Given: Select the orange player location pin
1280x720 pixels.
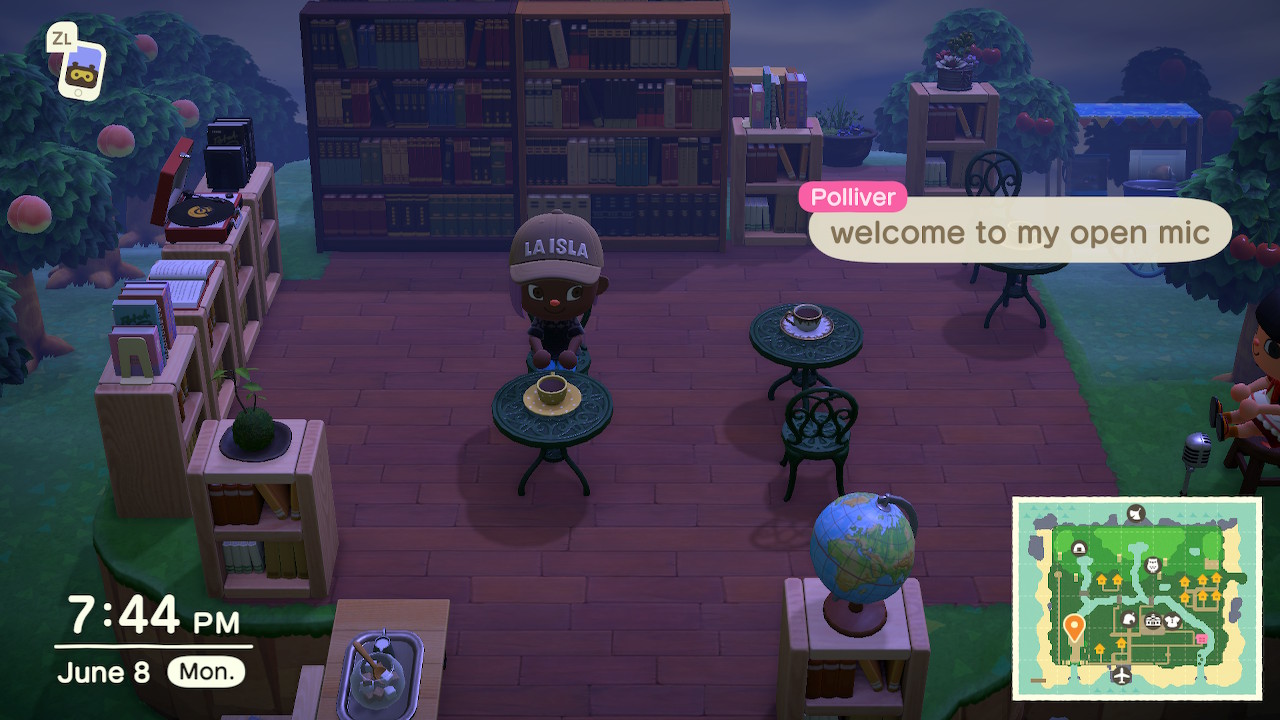Looking at the screenshot, I should click(1074, 628).
